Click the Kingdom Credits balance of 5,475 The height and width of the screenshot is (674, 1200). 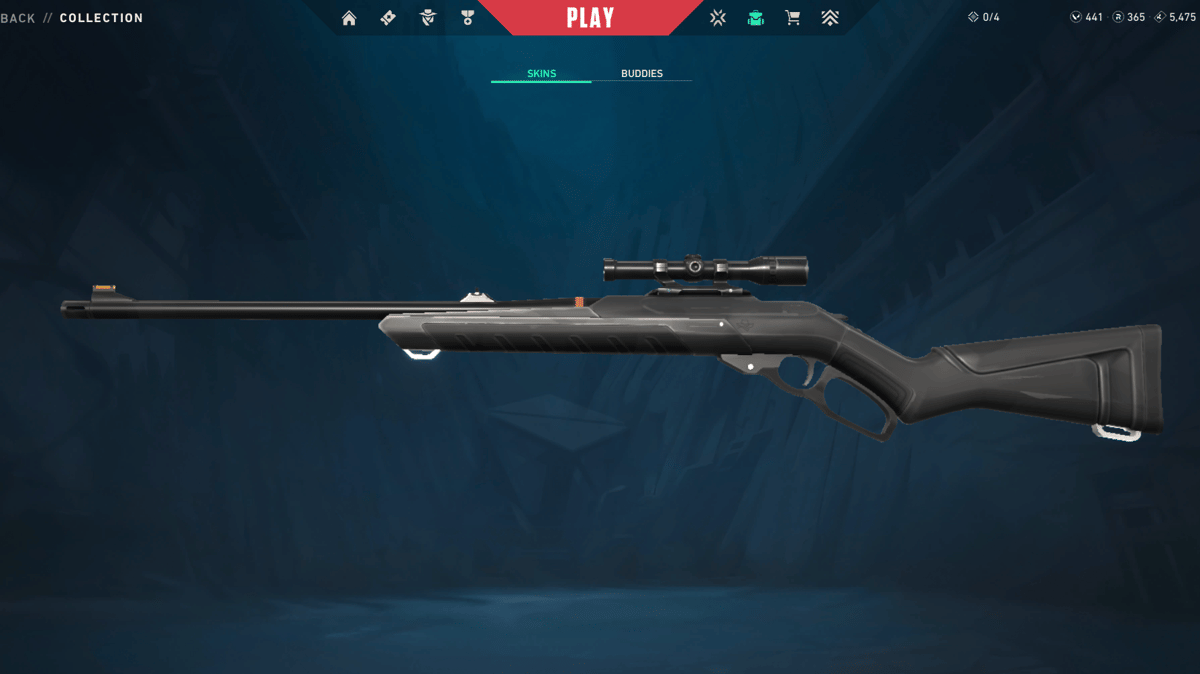pyautogui.click(x=1175, y=18)
